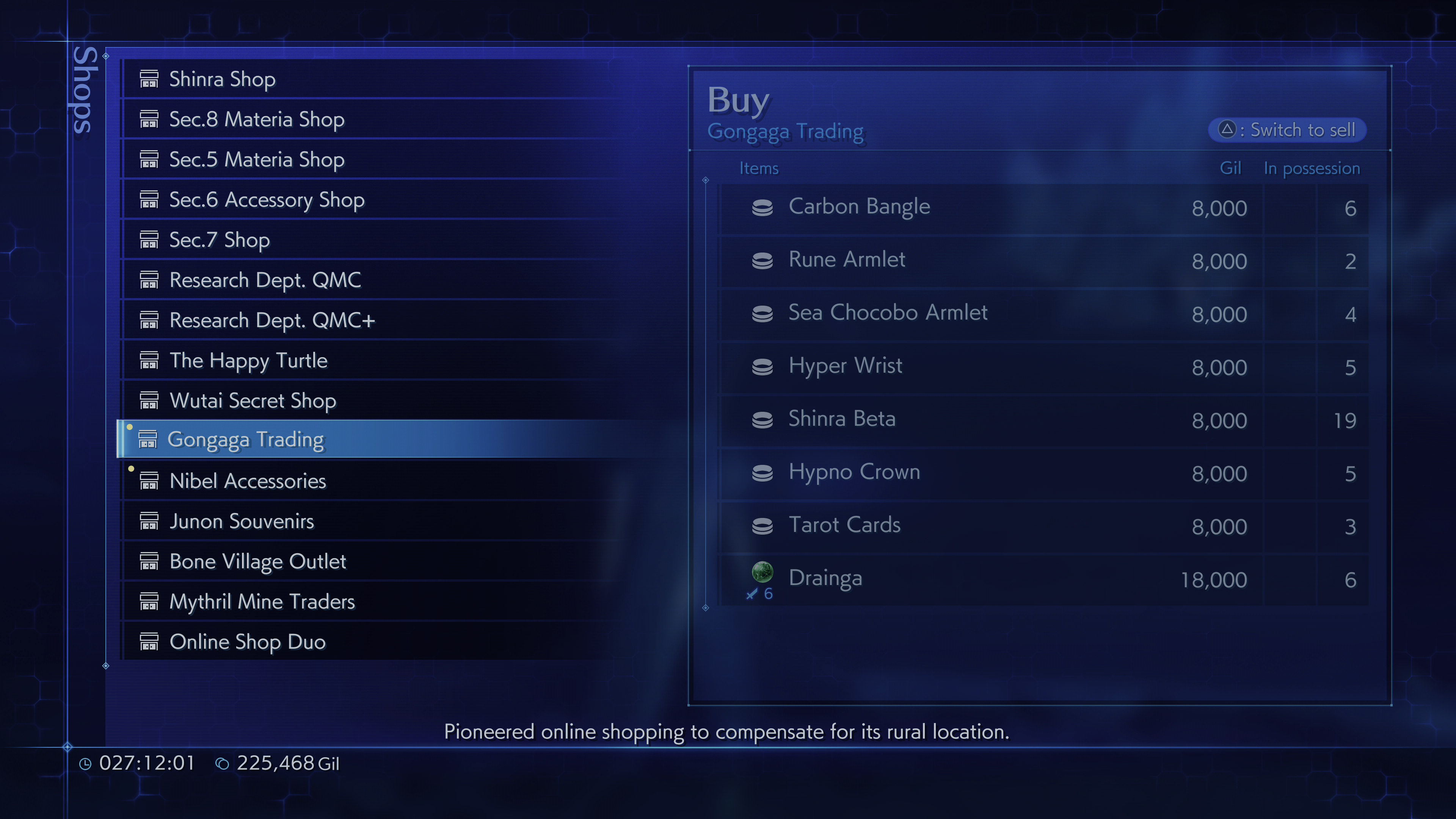Choose the Sea Chocobo Armlet row
The image size is (1456, 819).
click(x=887, y=313)
